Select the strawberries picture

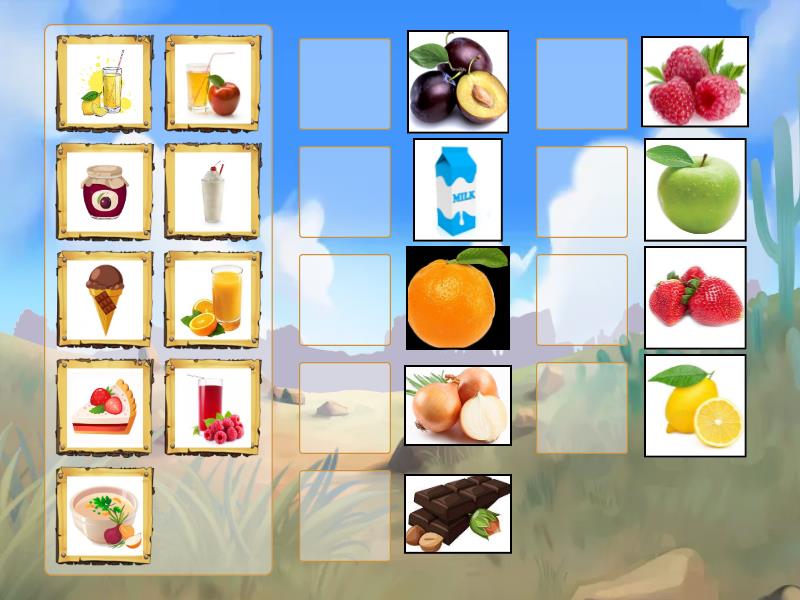pos(695,298)
